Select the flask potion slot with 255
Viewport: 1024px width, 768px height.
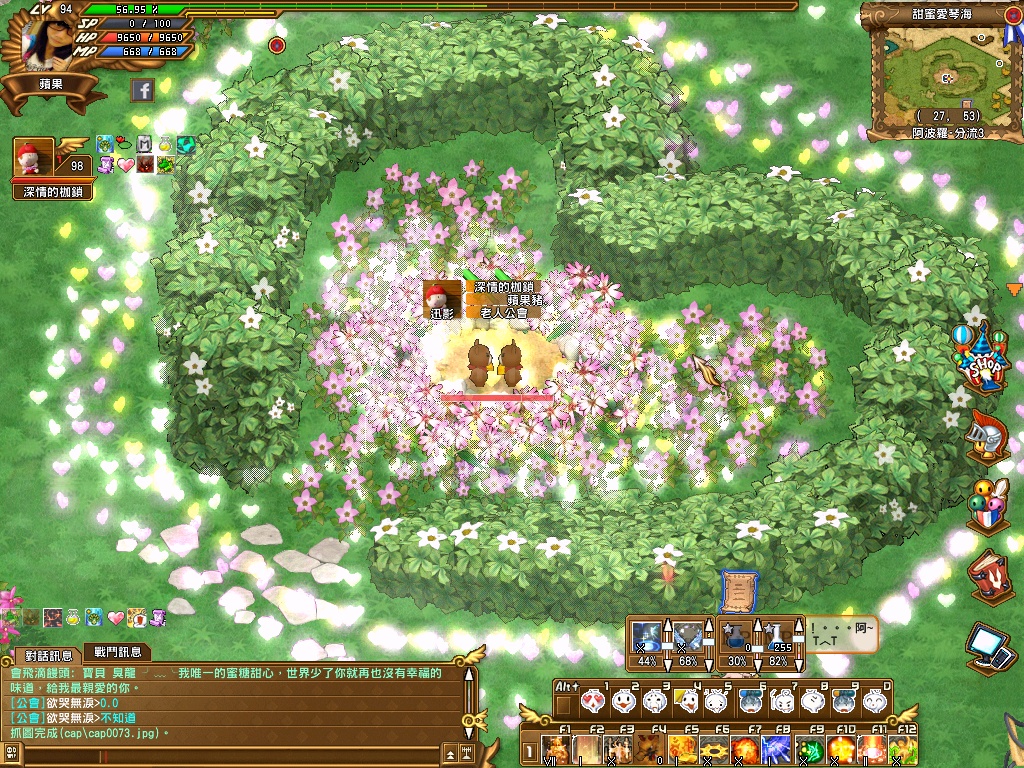tap(779, 638)
